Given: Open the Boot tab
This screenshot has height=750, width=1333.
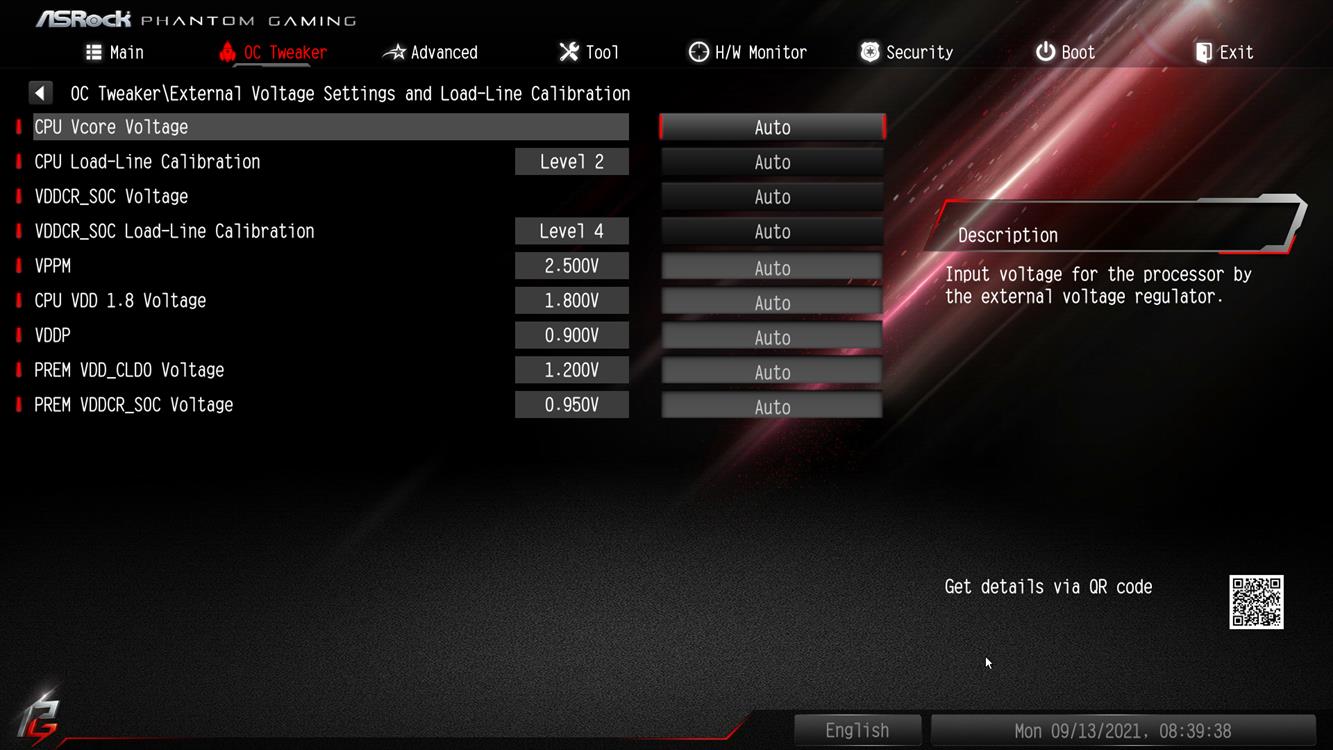Looking at the screenshot, I should point(1065,52).
